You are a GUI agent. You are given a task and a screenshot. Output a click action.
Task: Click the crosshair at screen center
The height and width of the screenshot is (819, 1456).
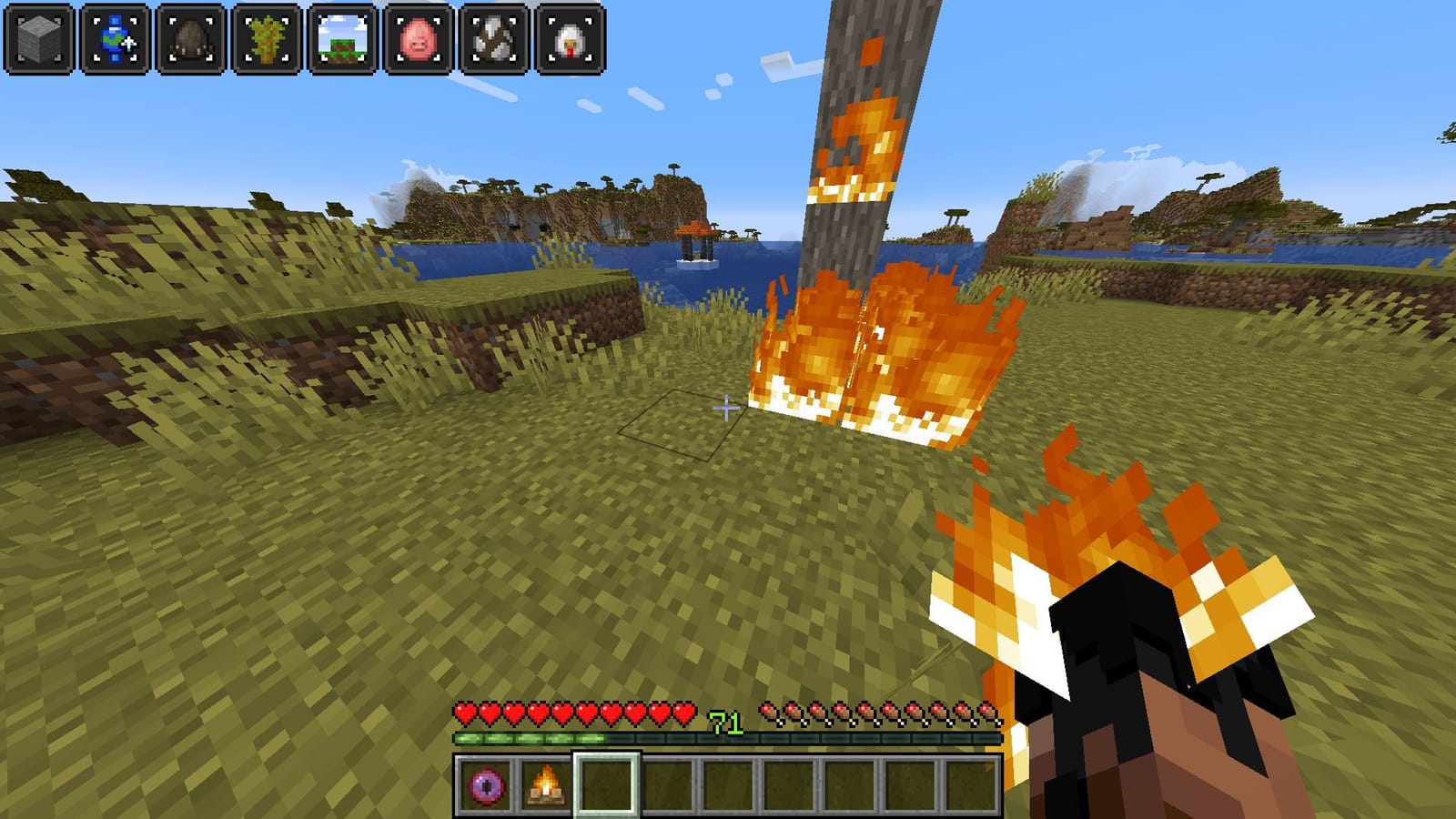coord(728,409)
